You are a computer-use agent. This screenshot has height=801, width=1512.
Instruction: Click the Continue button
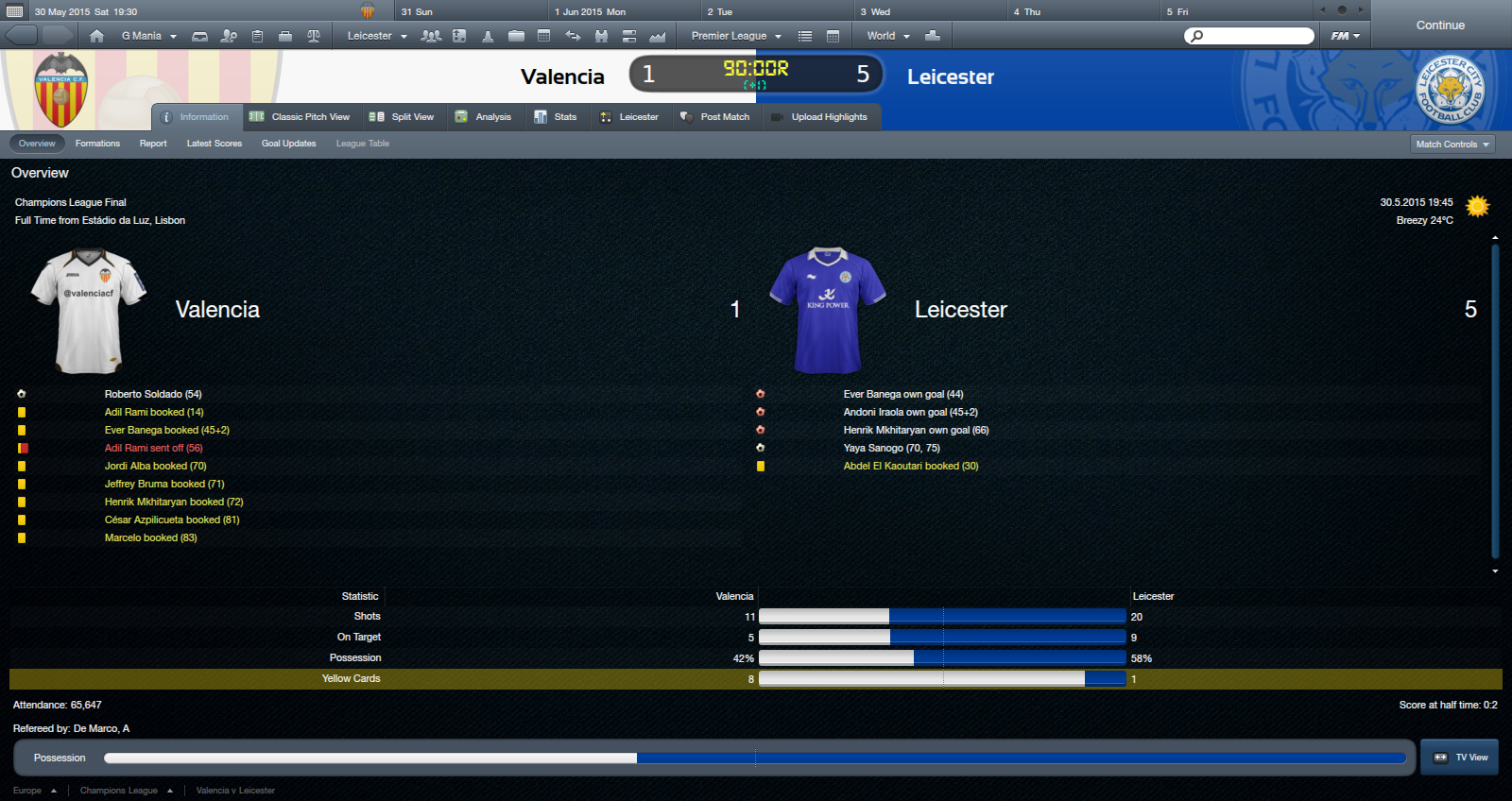[x=1439, y=26]
